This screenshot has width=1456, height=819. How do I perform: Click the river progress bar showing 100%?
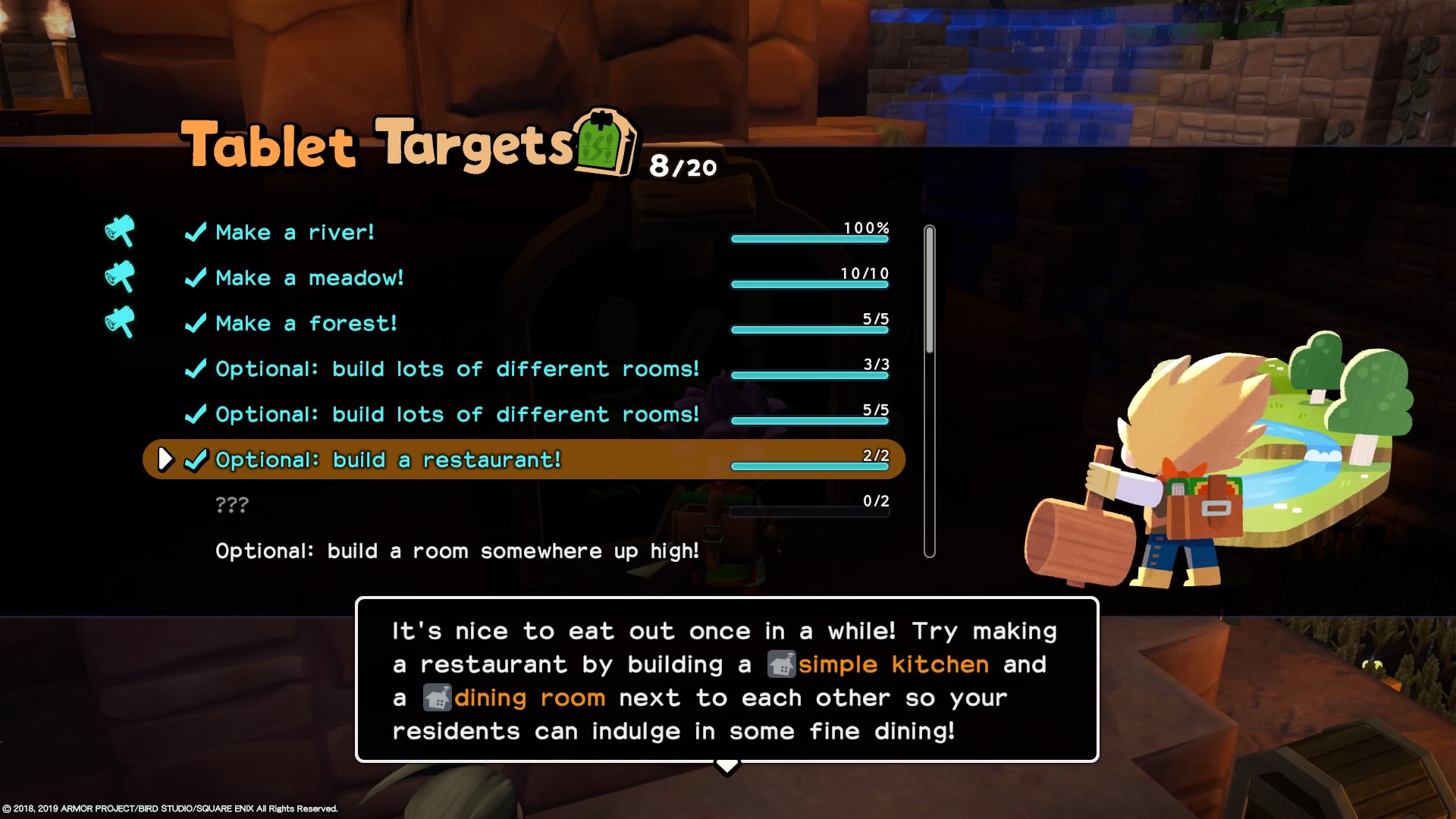[809, 239]
